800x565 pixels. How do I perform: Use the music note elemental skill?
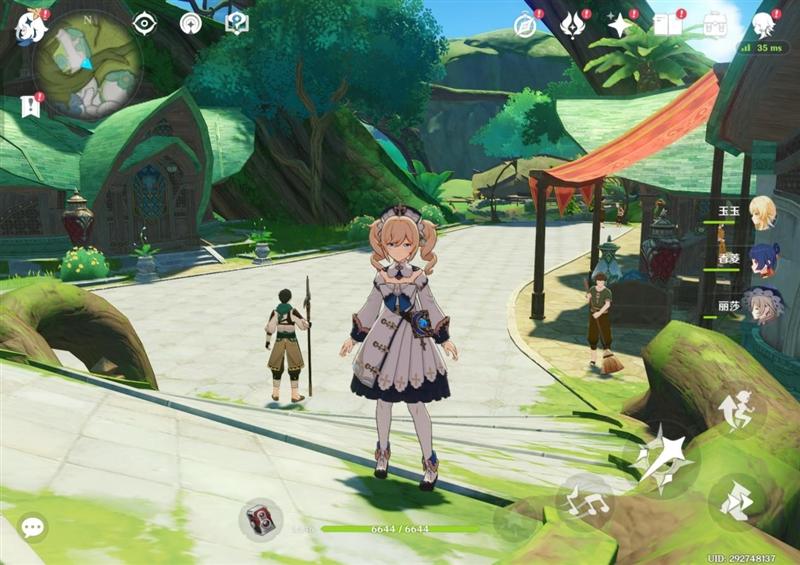click(585, 499)
